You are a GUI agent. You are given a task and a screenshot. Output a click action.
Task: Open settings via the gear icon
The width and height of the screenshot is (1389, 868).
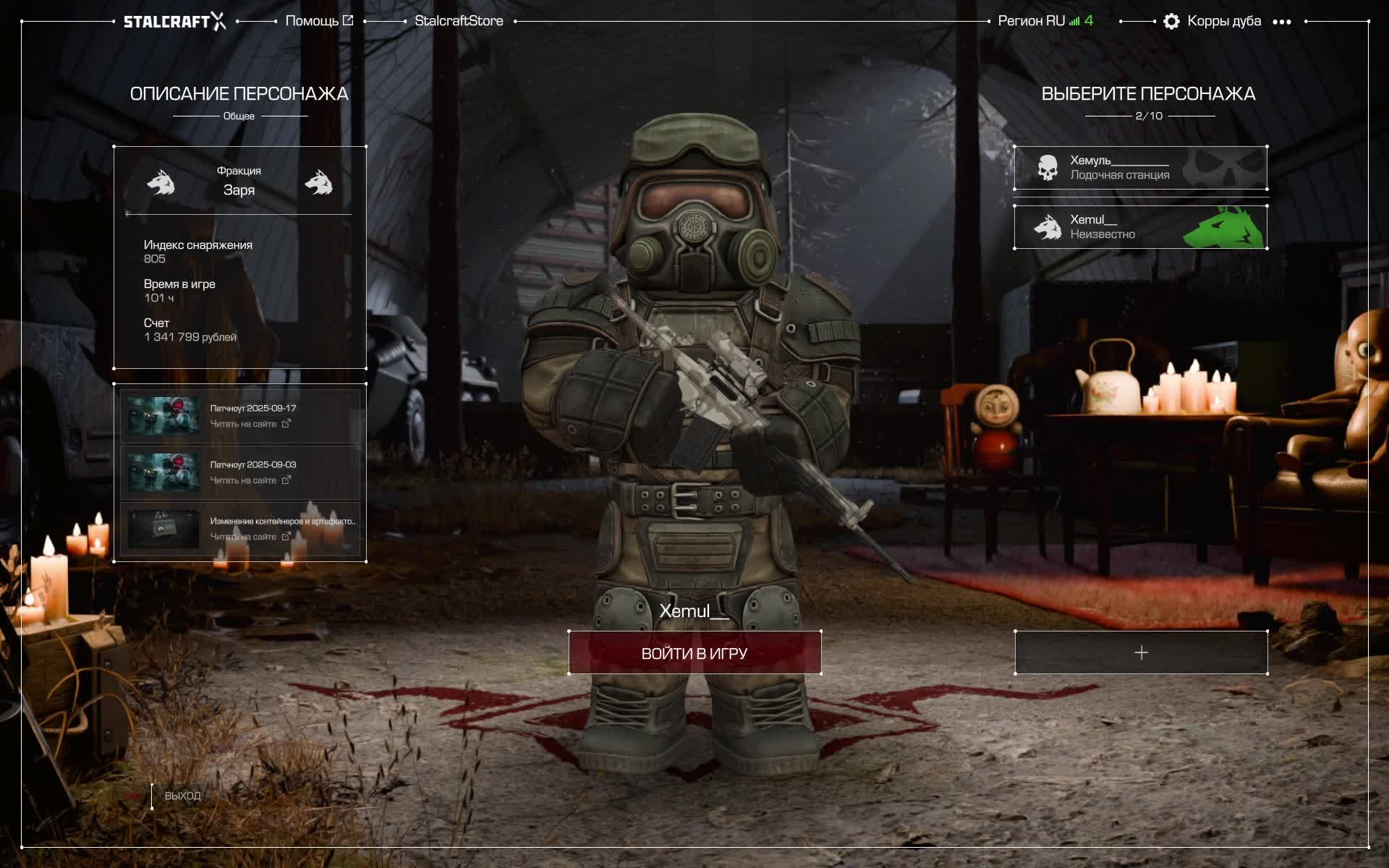coord(1171,22)
